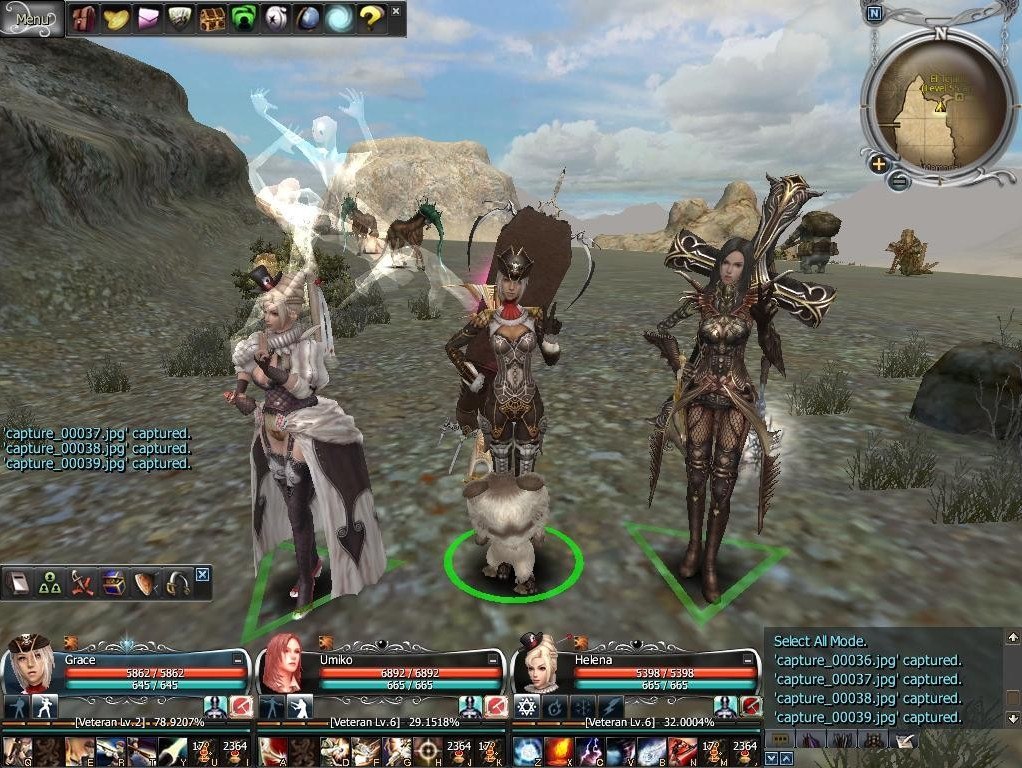Zoom out the minimap with minus button
1022x768 pixels.
coord(898,181)
